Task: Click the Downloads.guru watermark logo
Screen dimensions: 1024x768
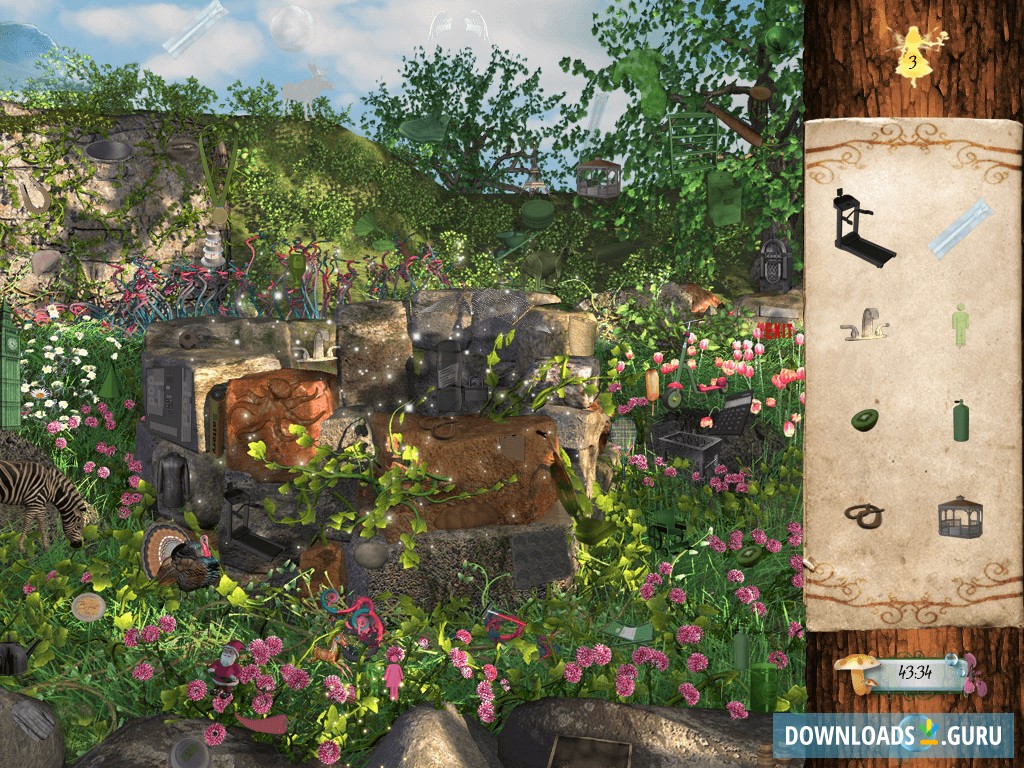Action: [x=892, y=735]
